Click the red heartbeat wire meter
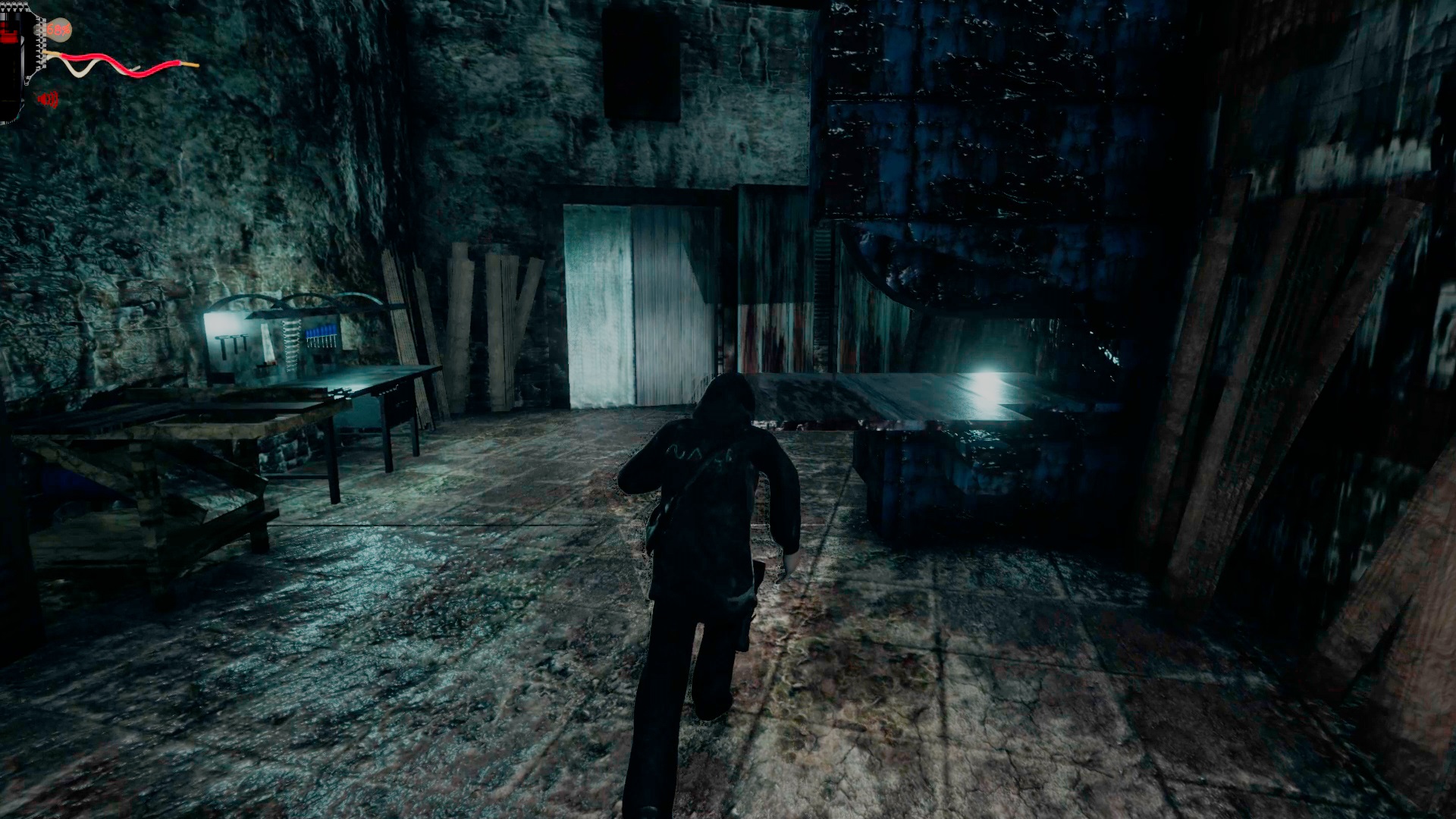This screenshot has width=1456, height=819. pos(114,58)
